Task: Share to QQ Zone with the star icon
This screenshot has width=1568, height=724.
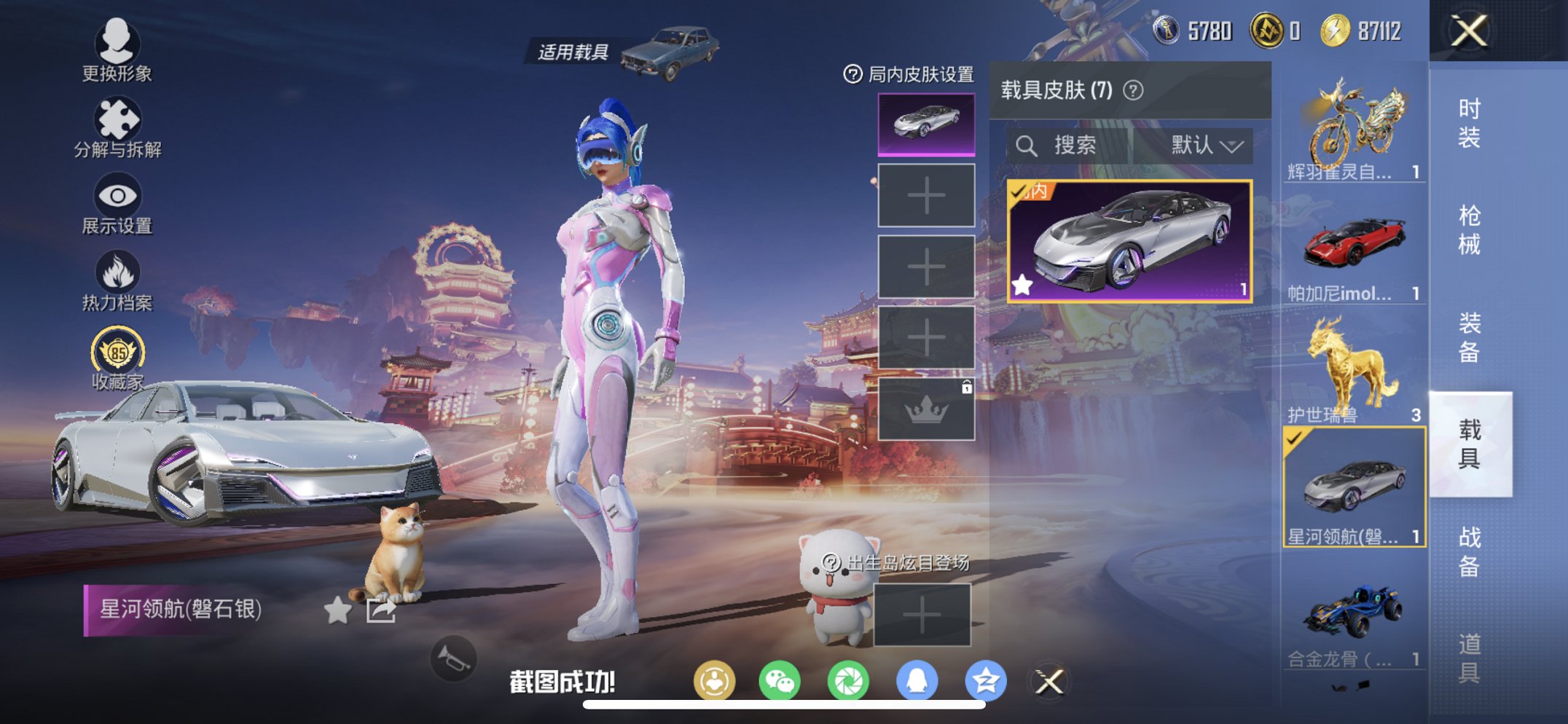Action: 985,681
